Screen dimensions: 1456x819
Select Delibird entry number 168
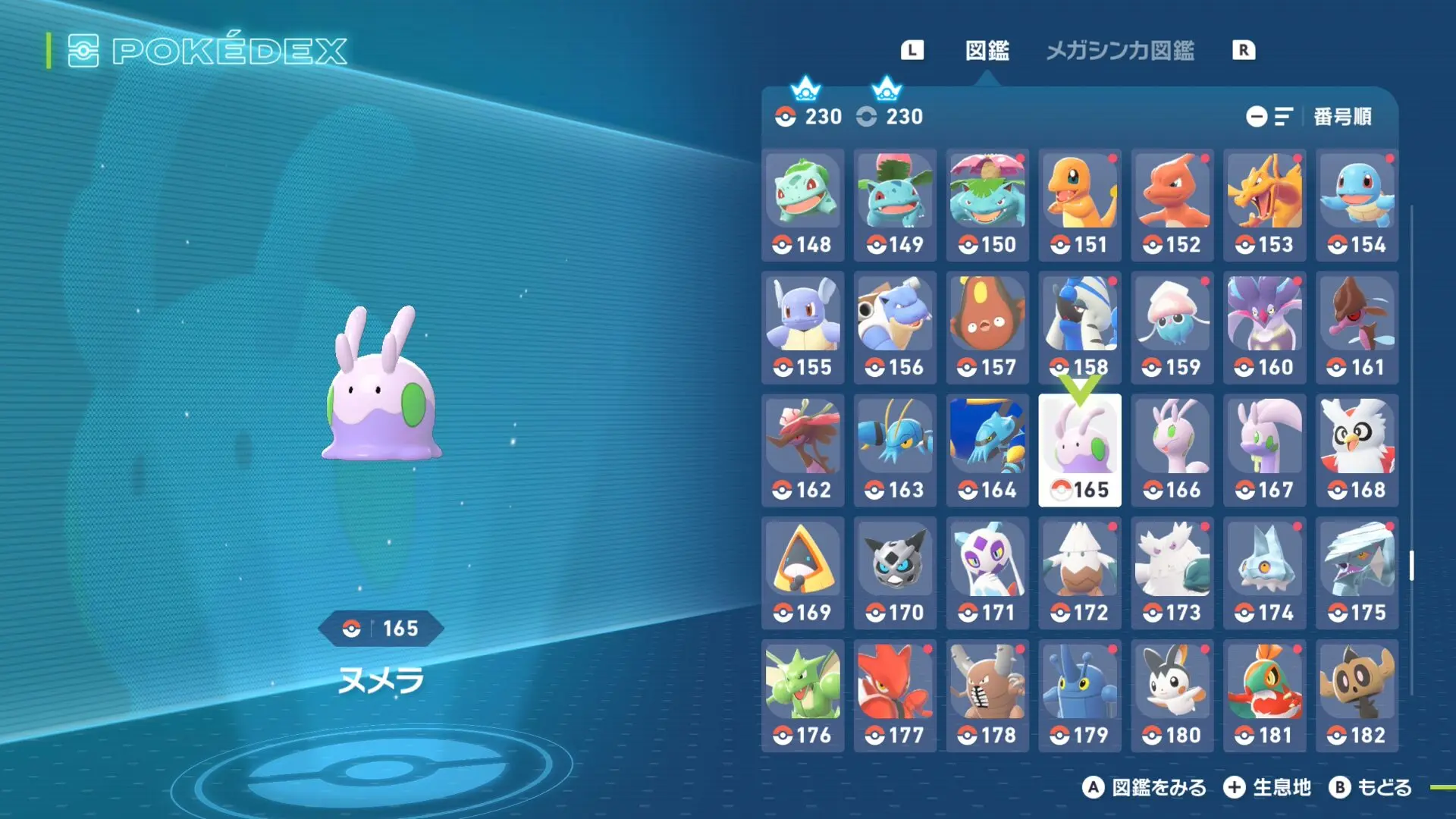click(x=1357, y=450)
